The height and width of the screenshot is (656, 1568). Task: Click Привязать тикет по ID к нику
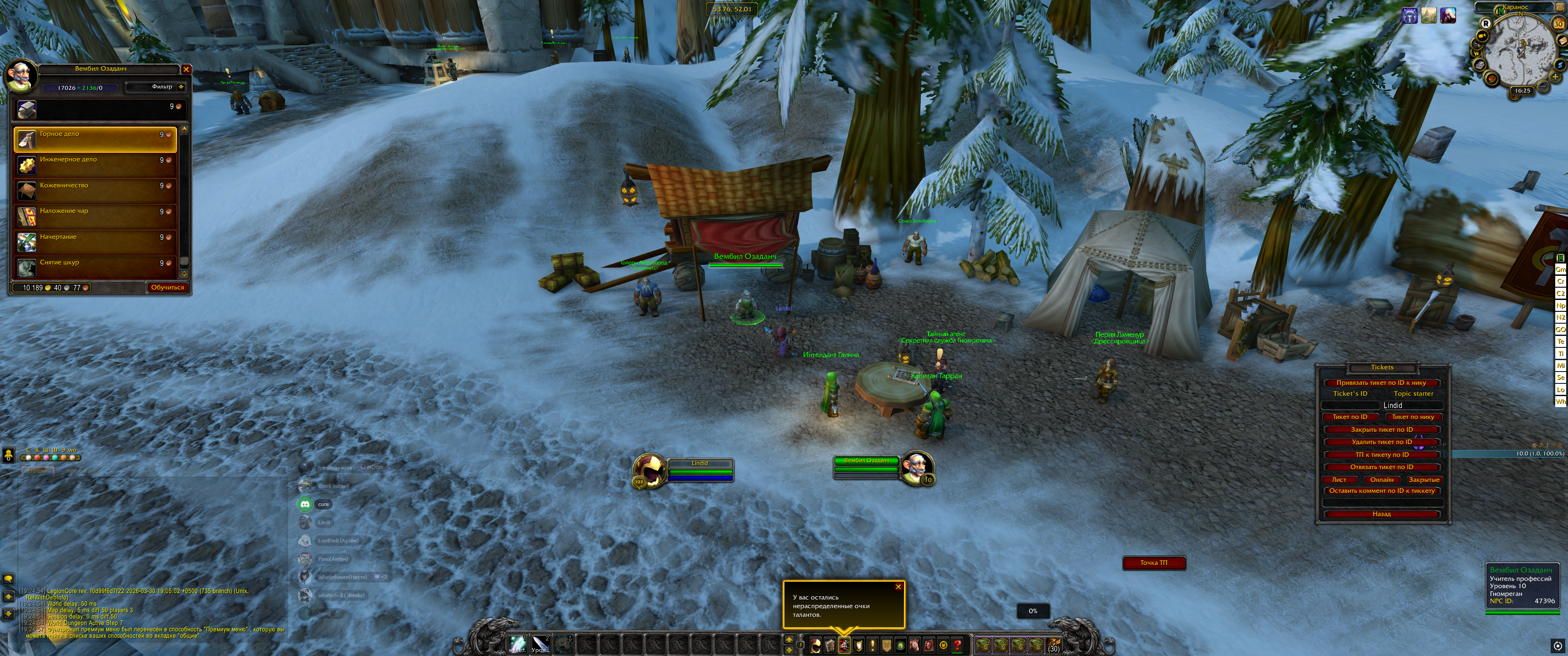click(x=1381, y=383)
